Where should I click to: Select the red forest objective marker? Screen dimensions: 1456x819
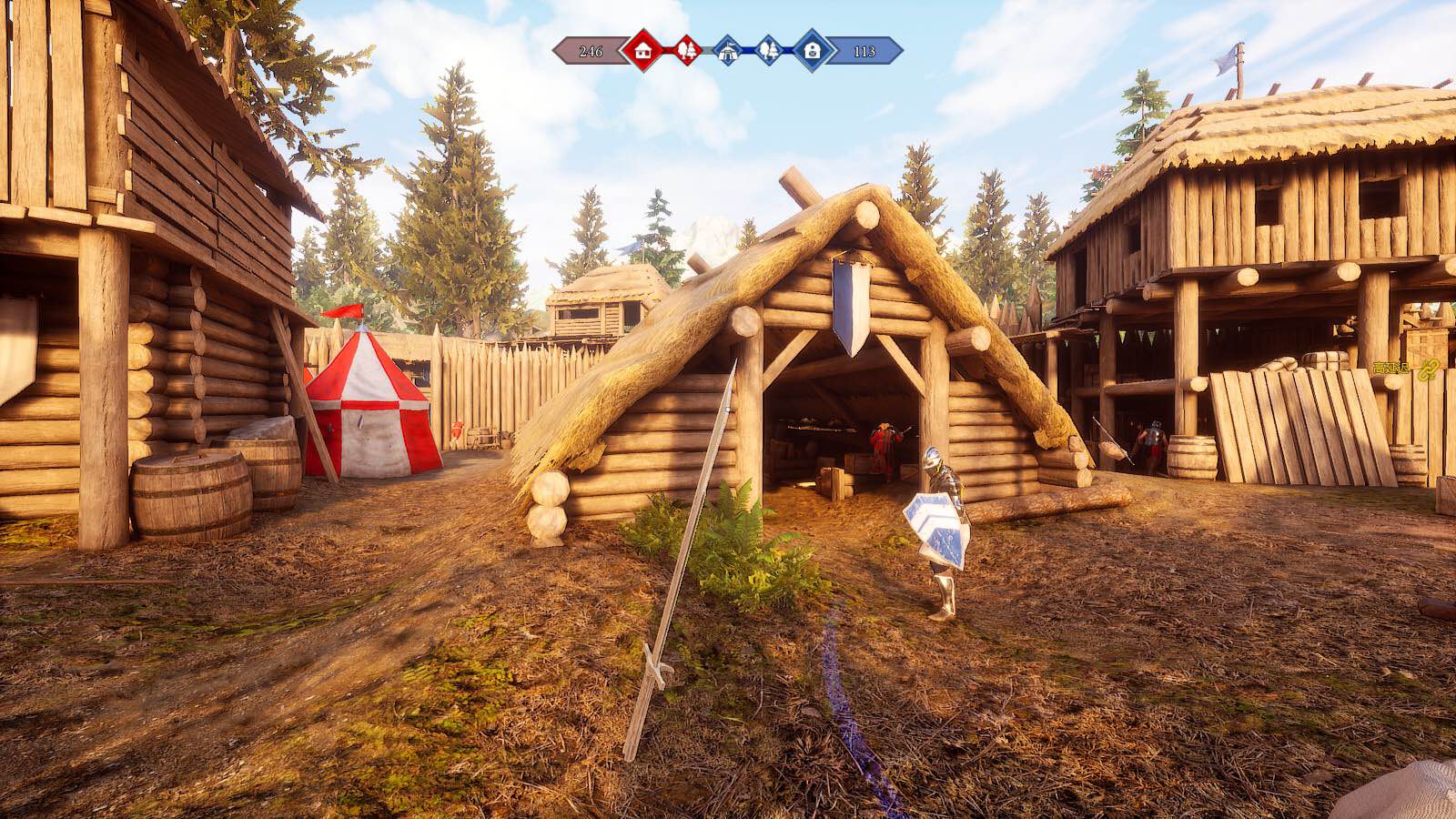pyautogui.click(x=686, y=50)
